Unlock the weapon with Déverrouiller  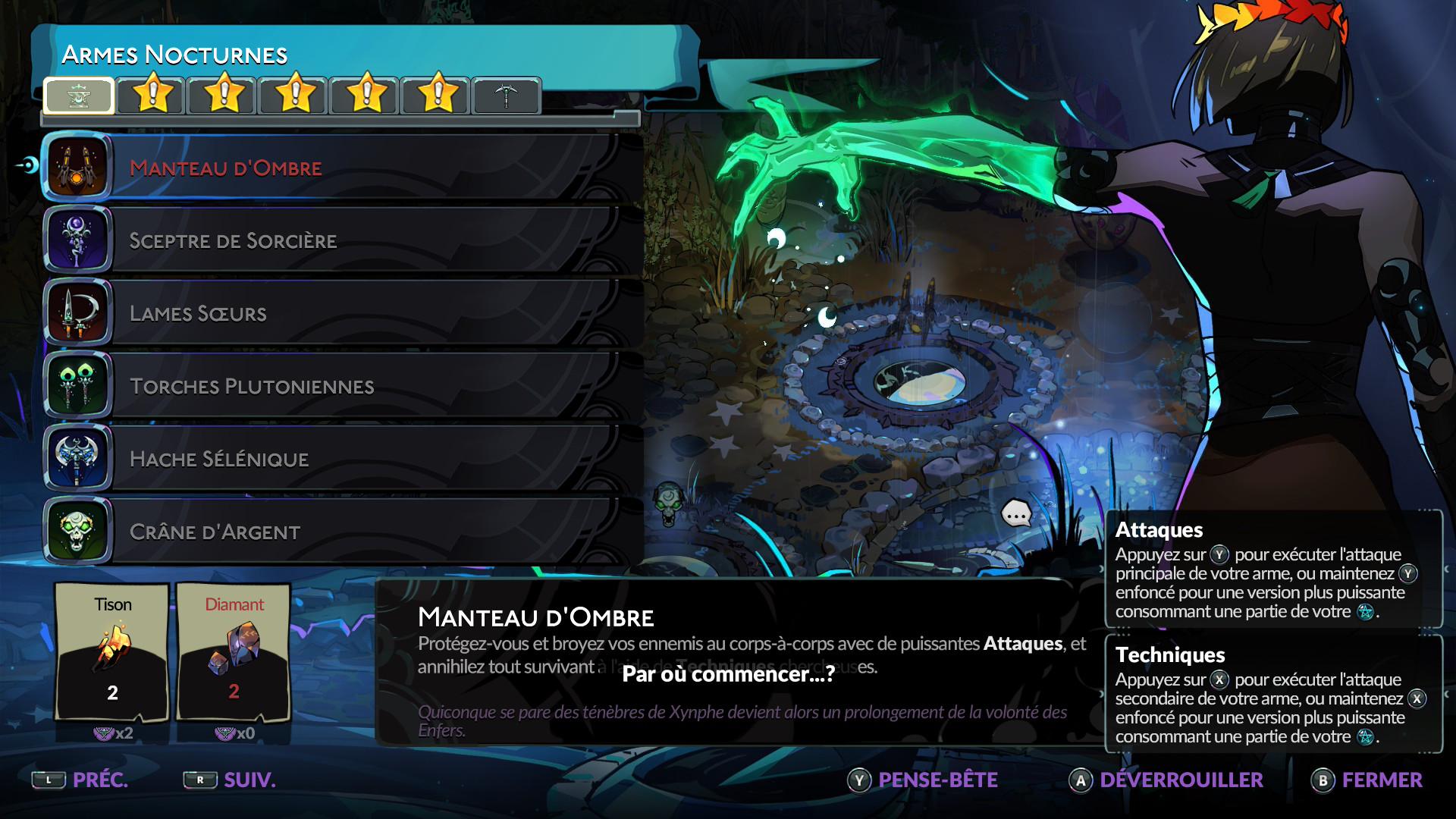pos(1166,780)
